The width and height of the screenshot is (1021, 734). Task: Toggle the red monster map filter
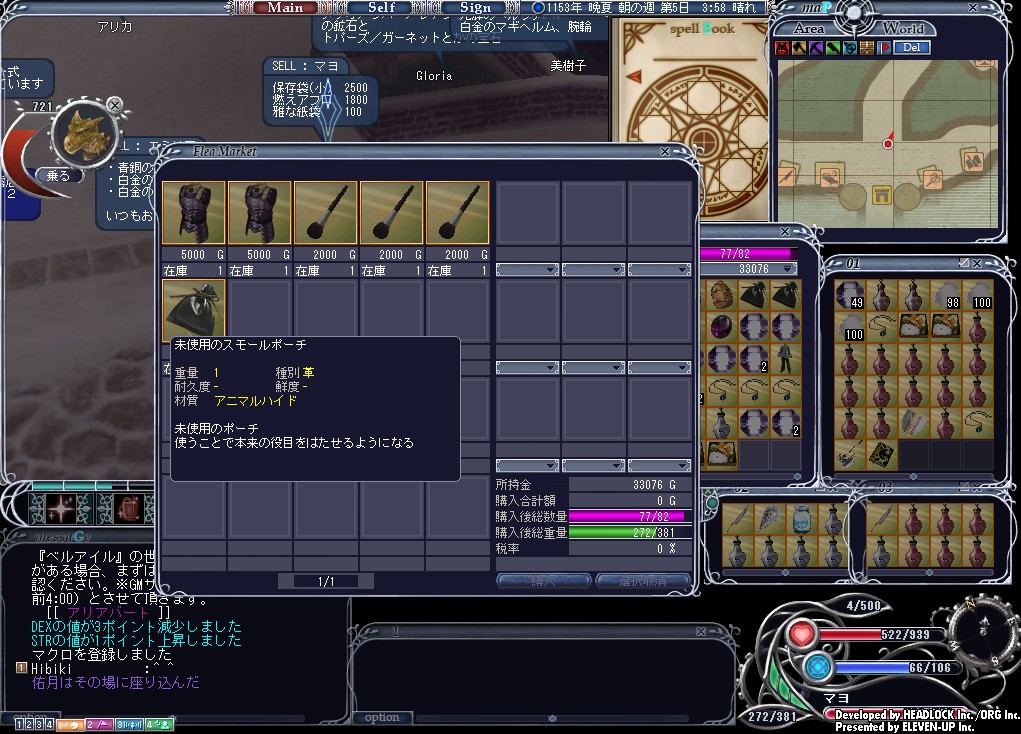[782, 47]
